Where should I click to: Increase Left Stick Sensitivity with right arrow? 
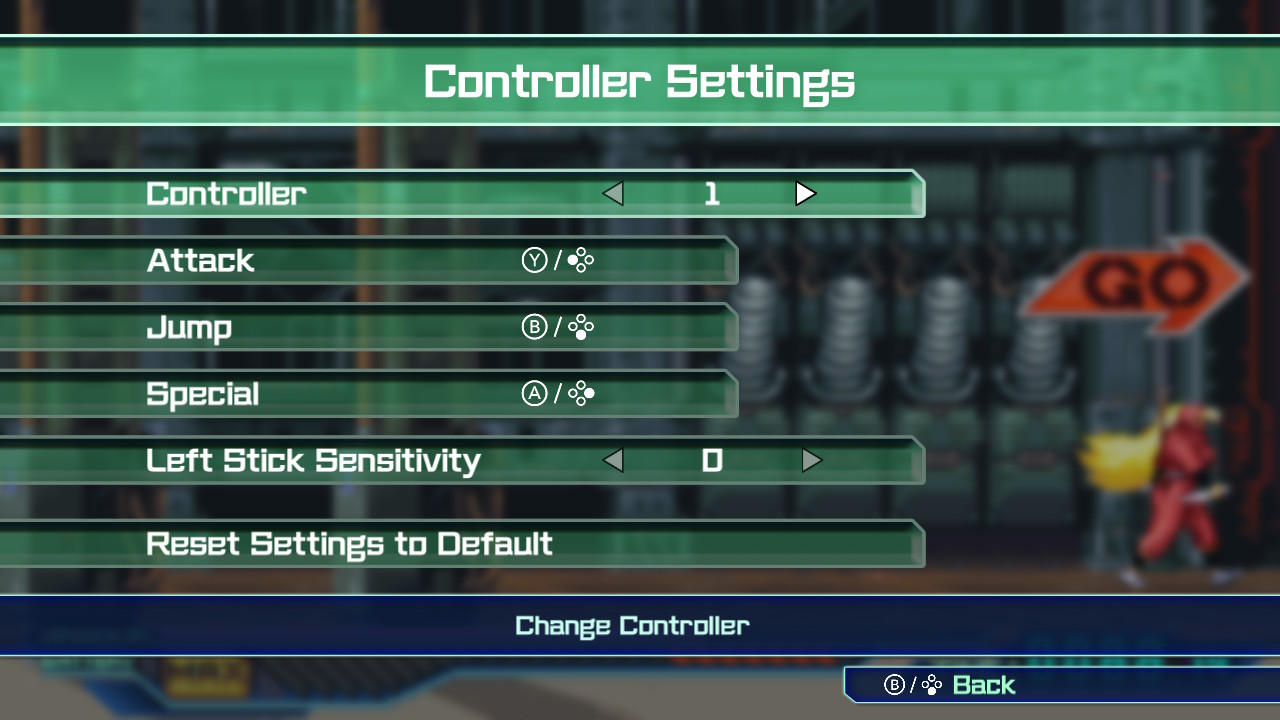(811, 461)
